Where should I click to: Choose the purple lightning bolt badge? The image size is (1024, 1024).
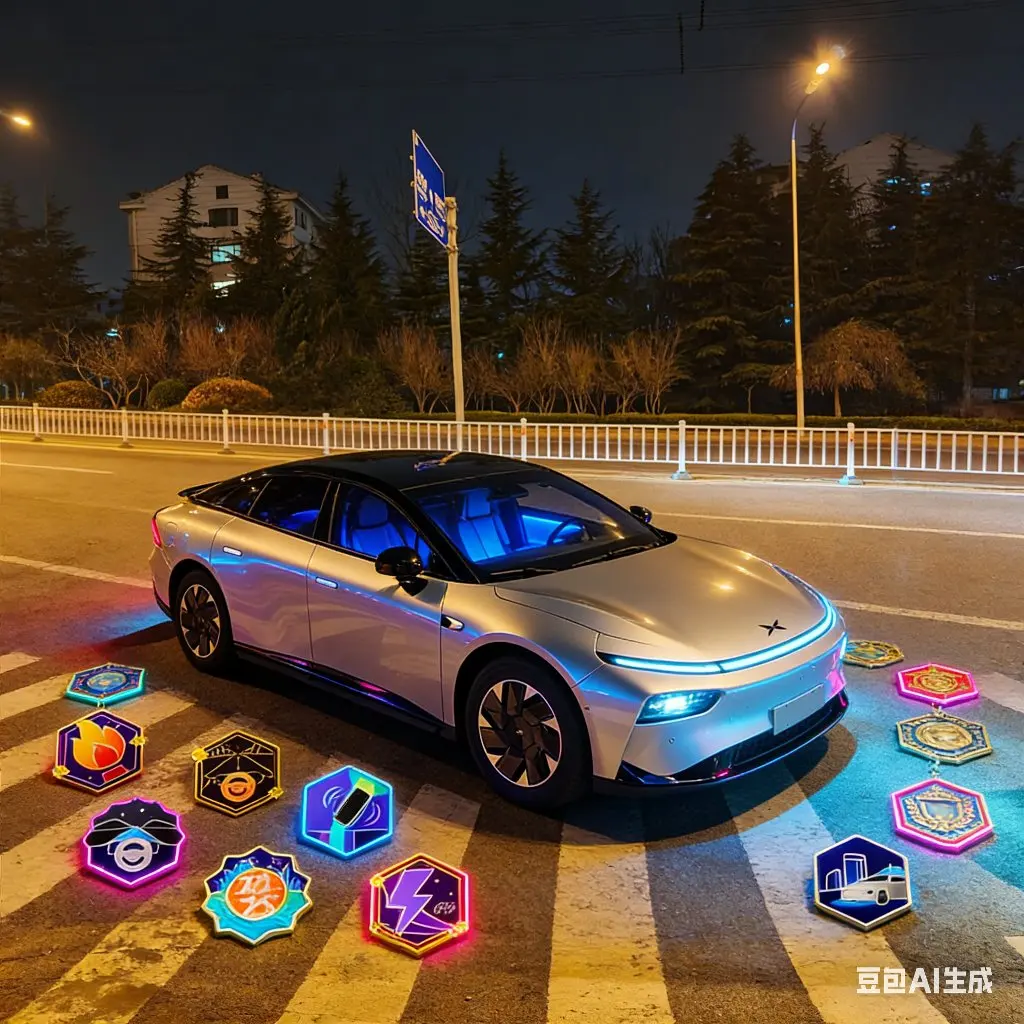click(x=419, y=904)
